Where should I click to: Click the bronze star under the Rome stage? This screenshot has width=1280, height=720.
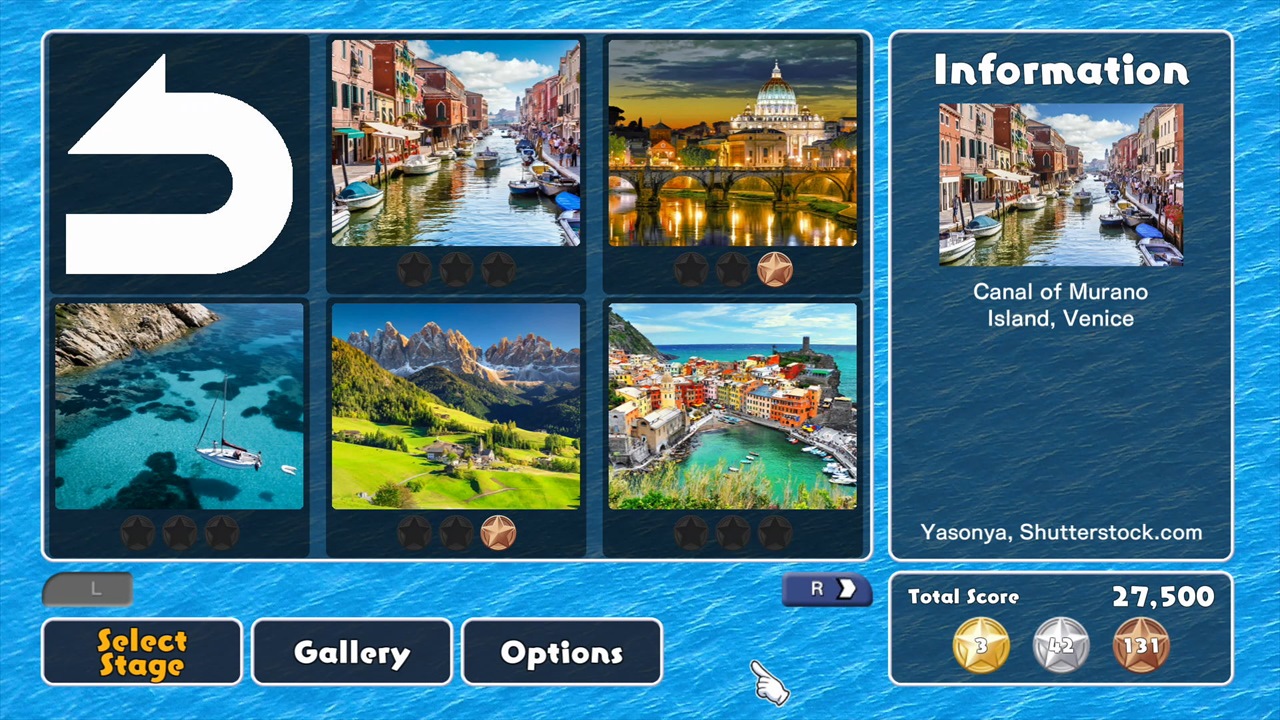click(776, 268)
